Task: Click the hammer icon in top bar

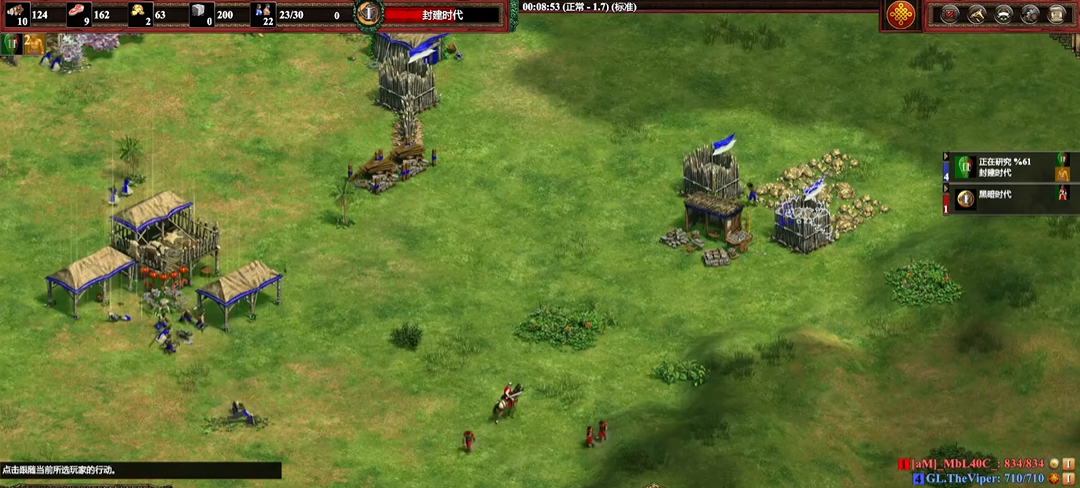Action: pyautogui.click(x=975, y=14)
